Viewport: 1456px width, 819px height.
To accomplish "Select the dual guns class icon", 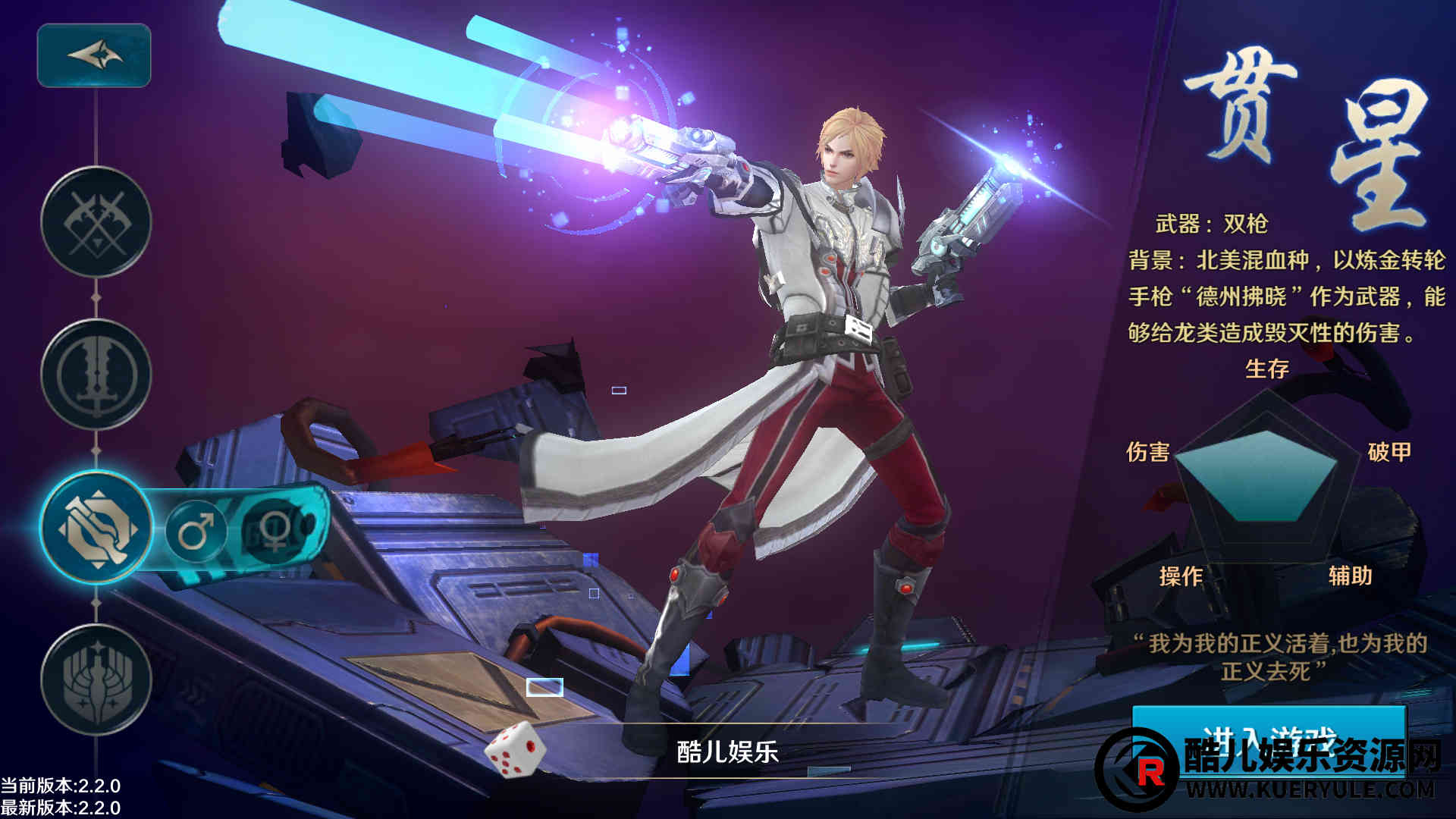I will (96, 528).
